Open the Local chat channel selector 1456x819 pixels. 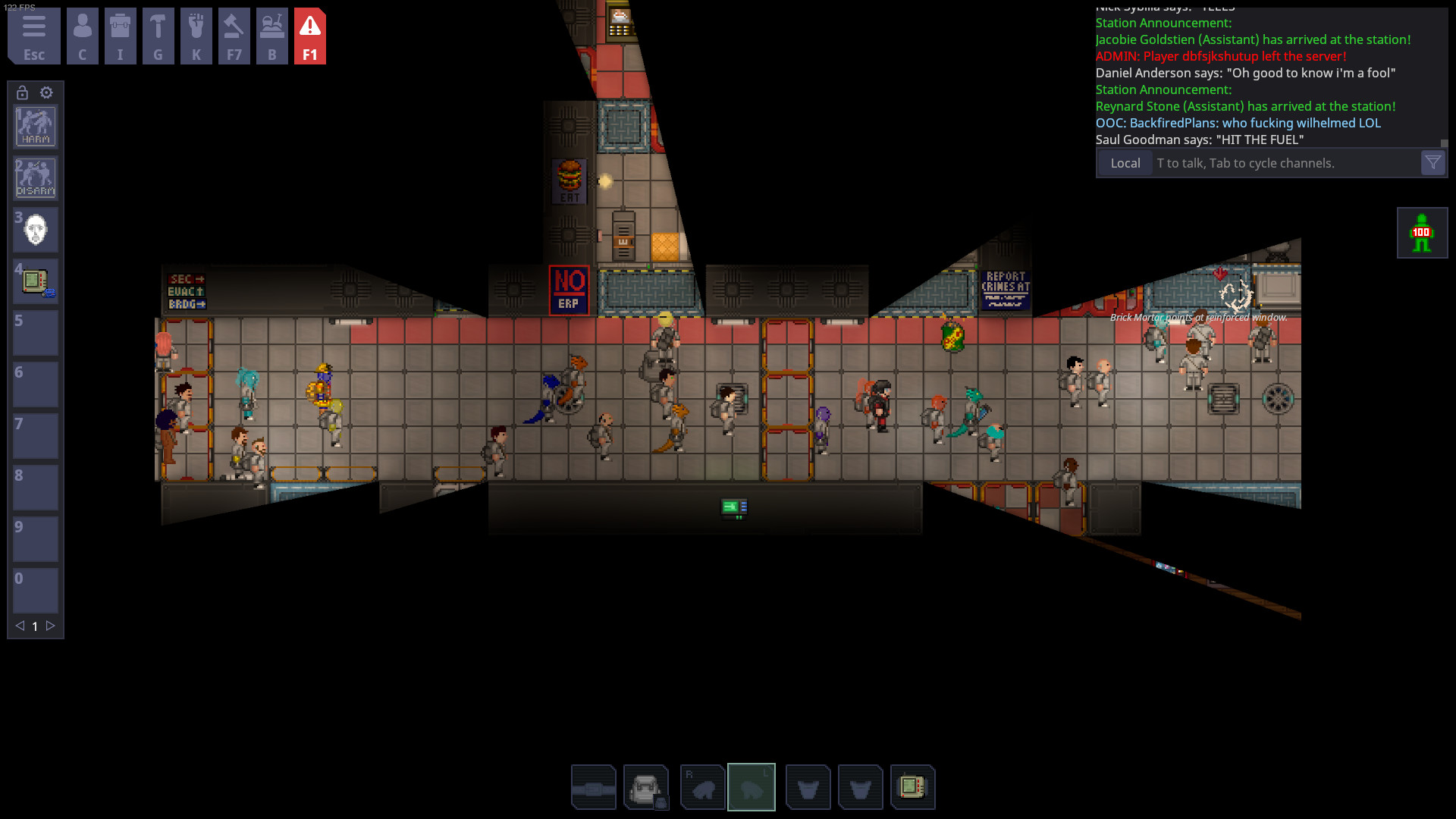click(x=1125, y=162)
